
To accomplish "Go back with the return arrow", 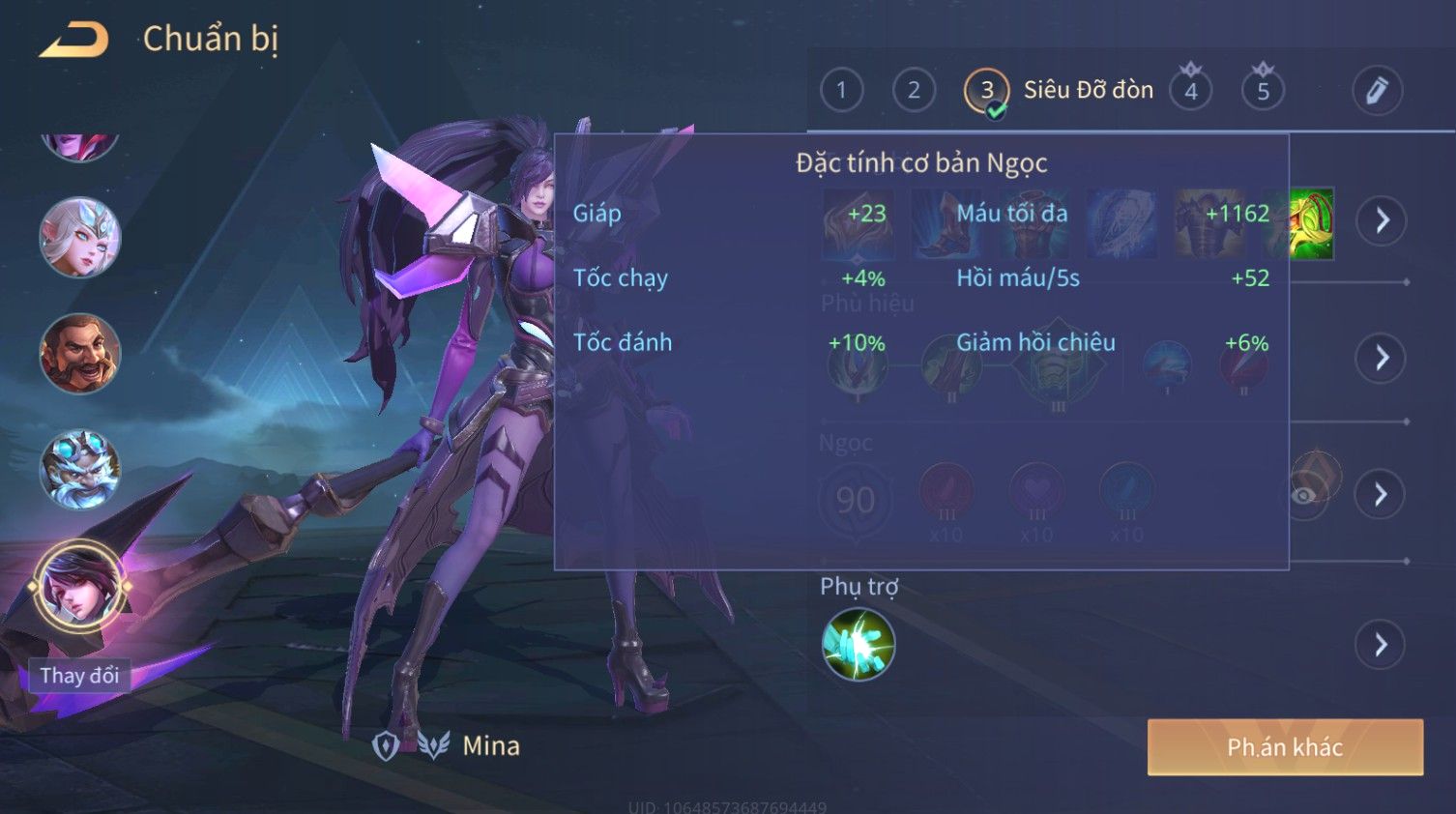I will click(73, 40).
